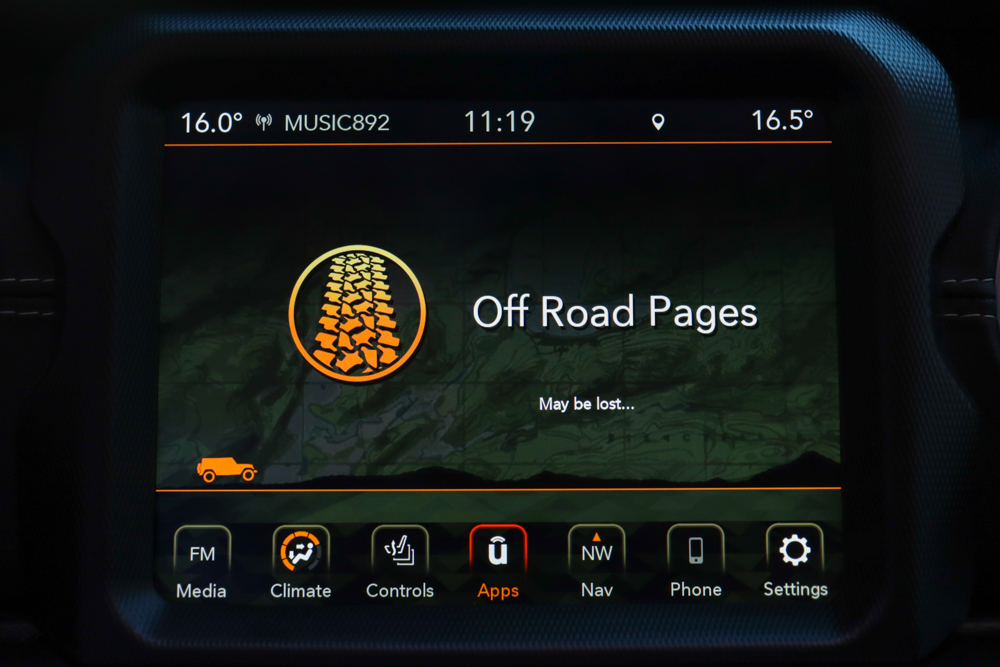Image resolution: width=1000 pixels, height=667 pixels.
Task: Select the location pin icon
Action: [658, 122]
